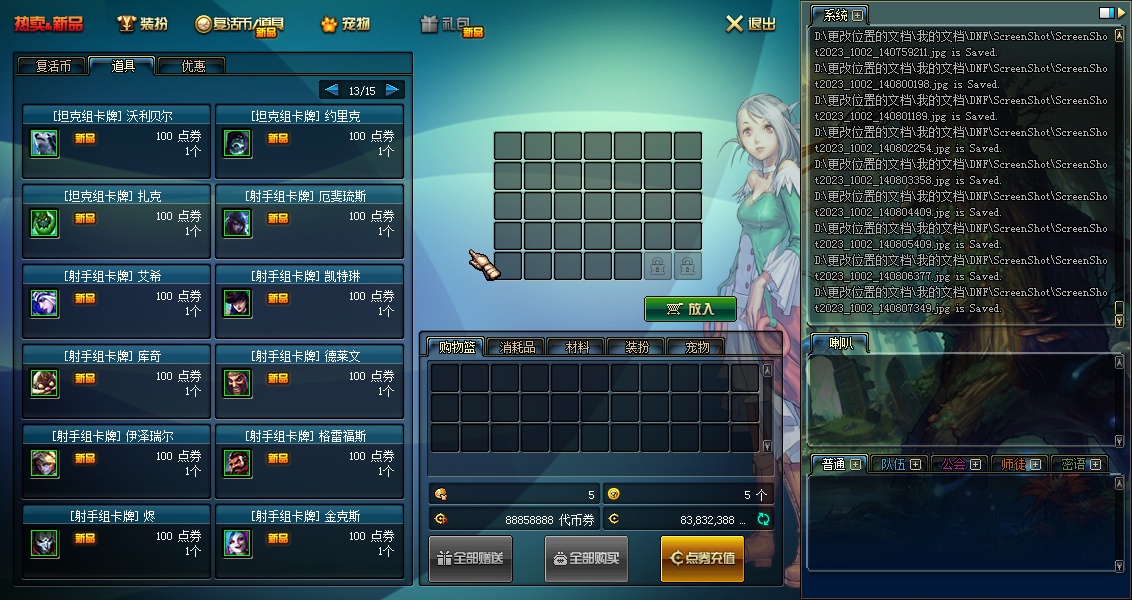Viewport: 1132px width, 600px height.
Task: Click the green 放入 put-in button
Action: pos(690,309)
